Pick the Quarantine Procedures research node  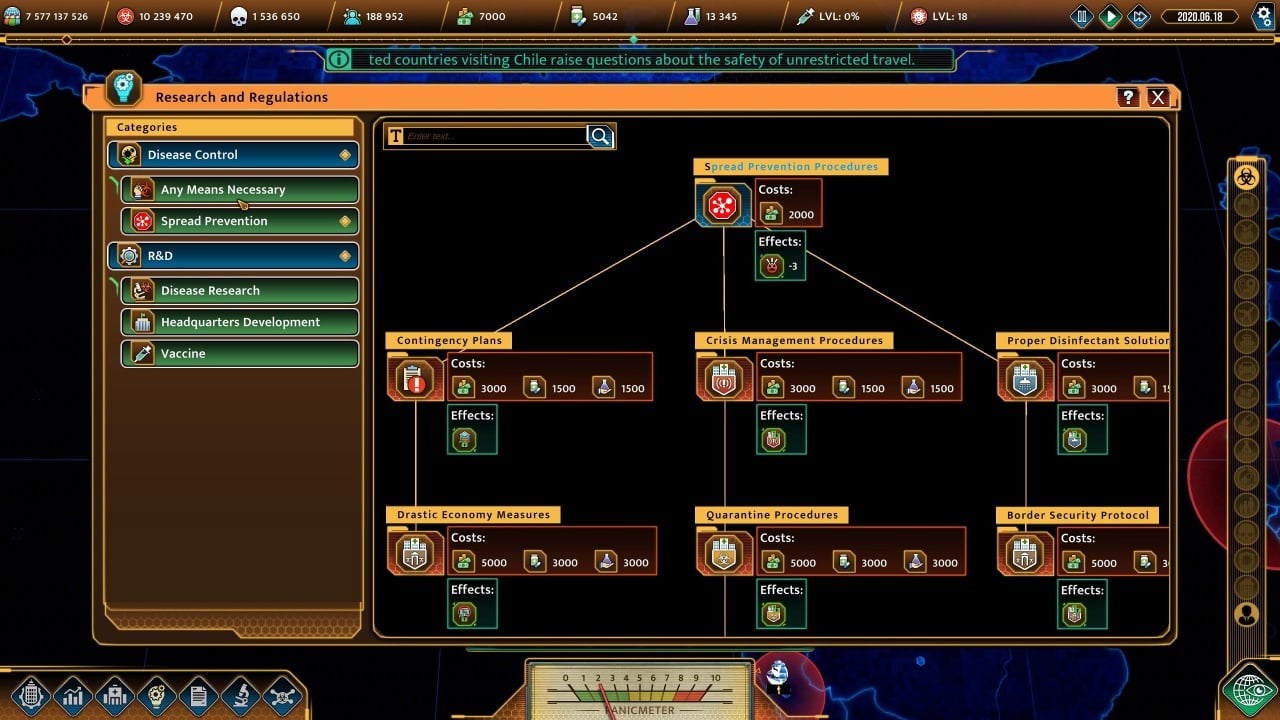coord(723,553)
